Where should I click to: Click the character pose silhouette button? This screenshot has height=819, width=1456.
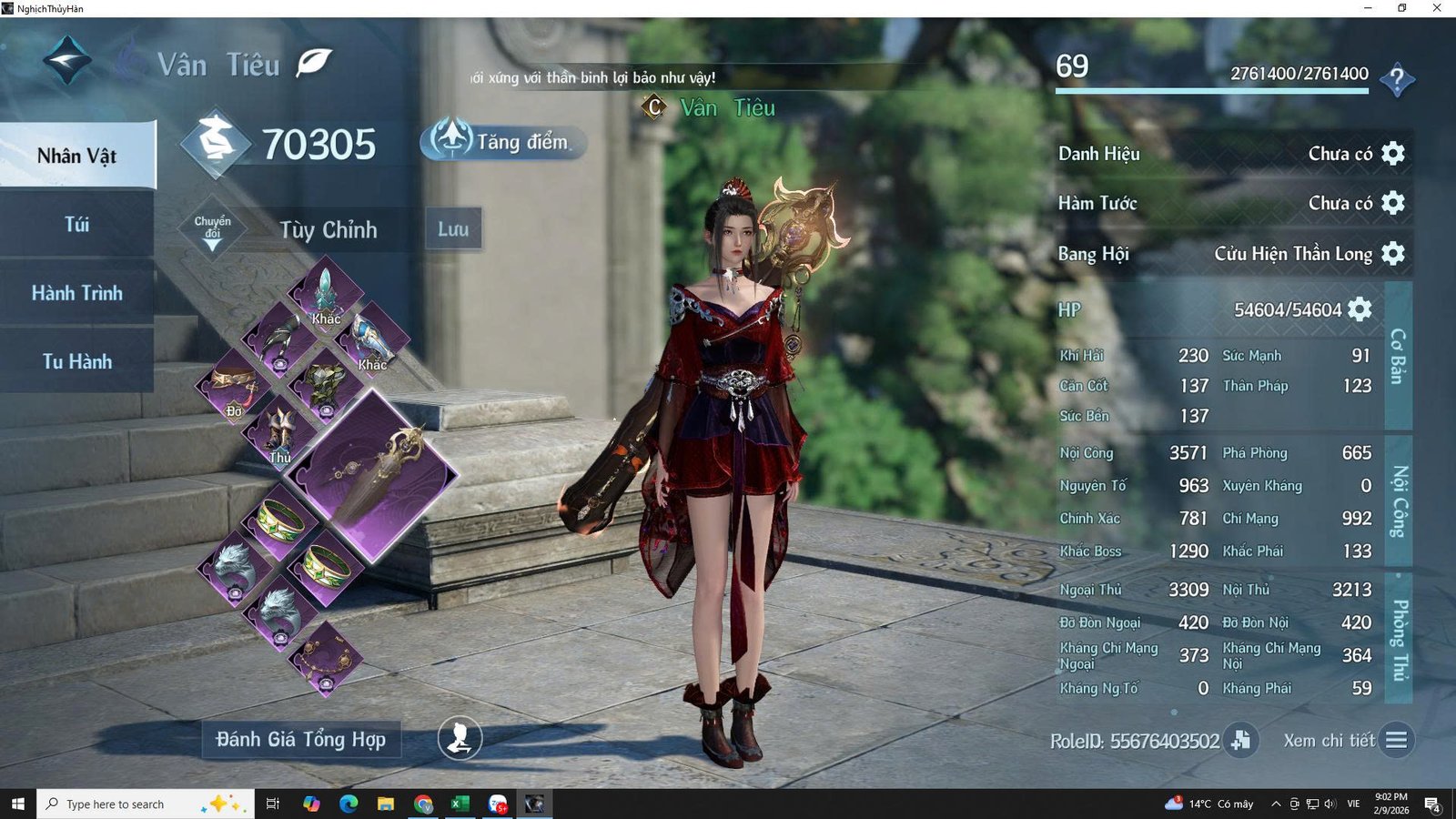(460, 738)
